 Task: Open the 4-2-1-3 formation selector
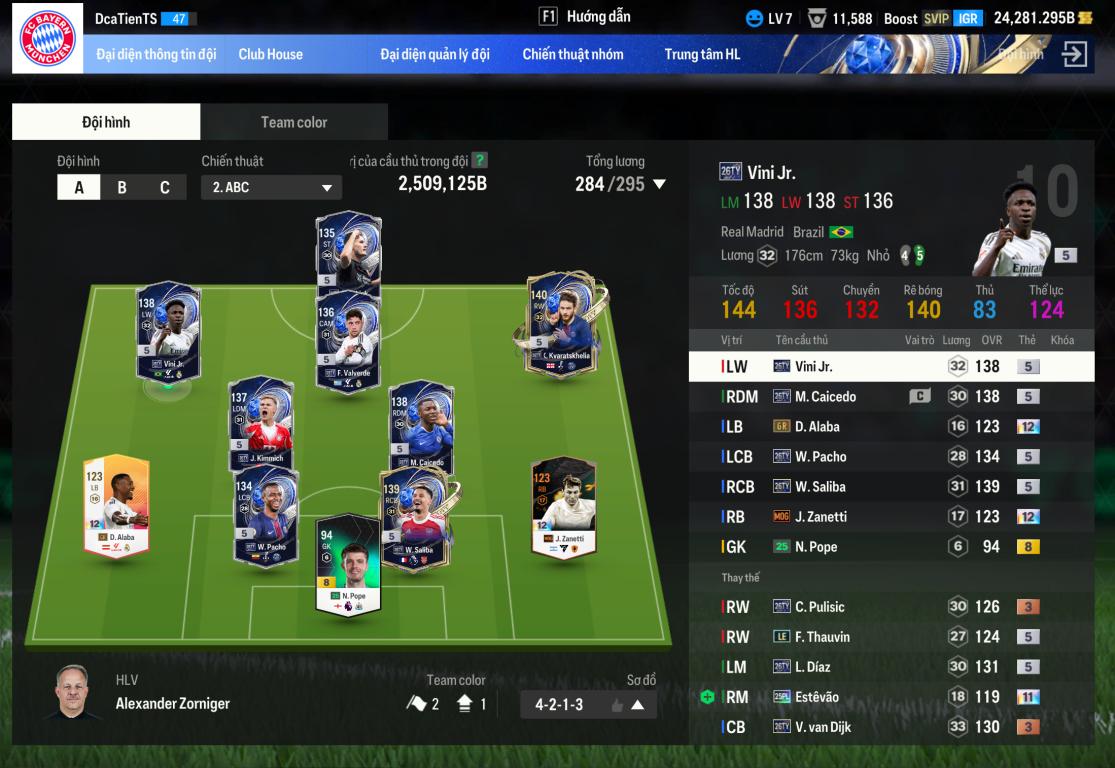coord(588,704)
